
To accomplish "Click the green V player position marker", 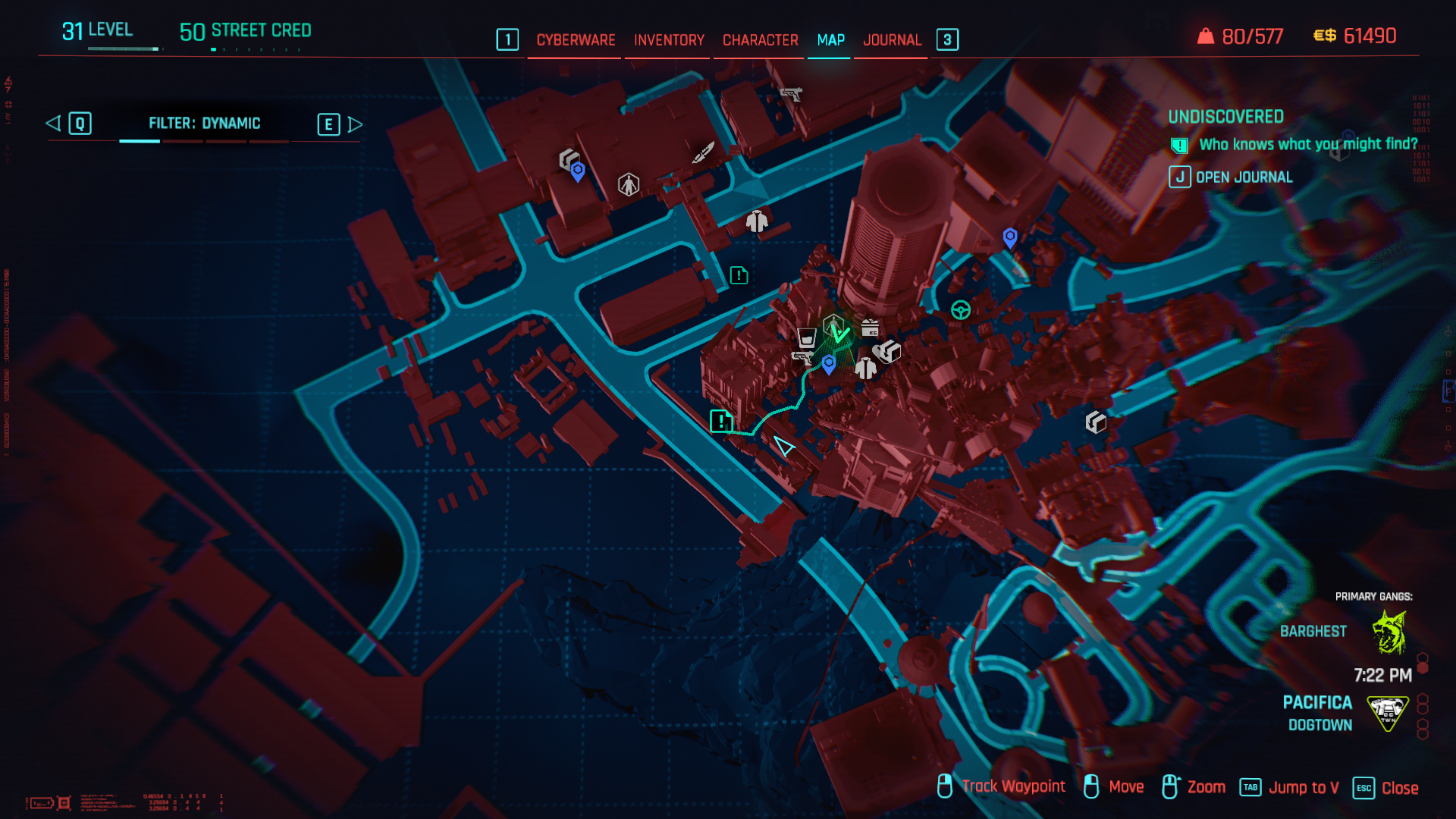I will [840, 334].
